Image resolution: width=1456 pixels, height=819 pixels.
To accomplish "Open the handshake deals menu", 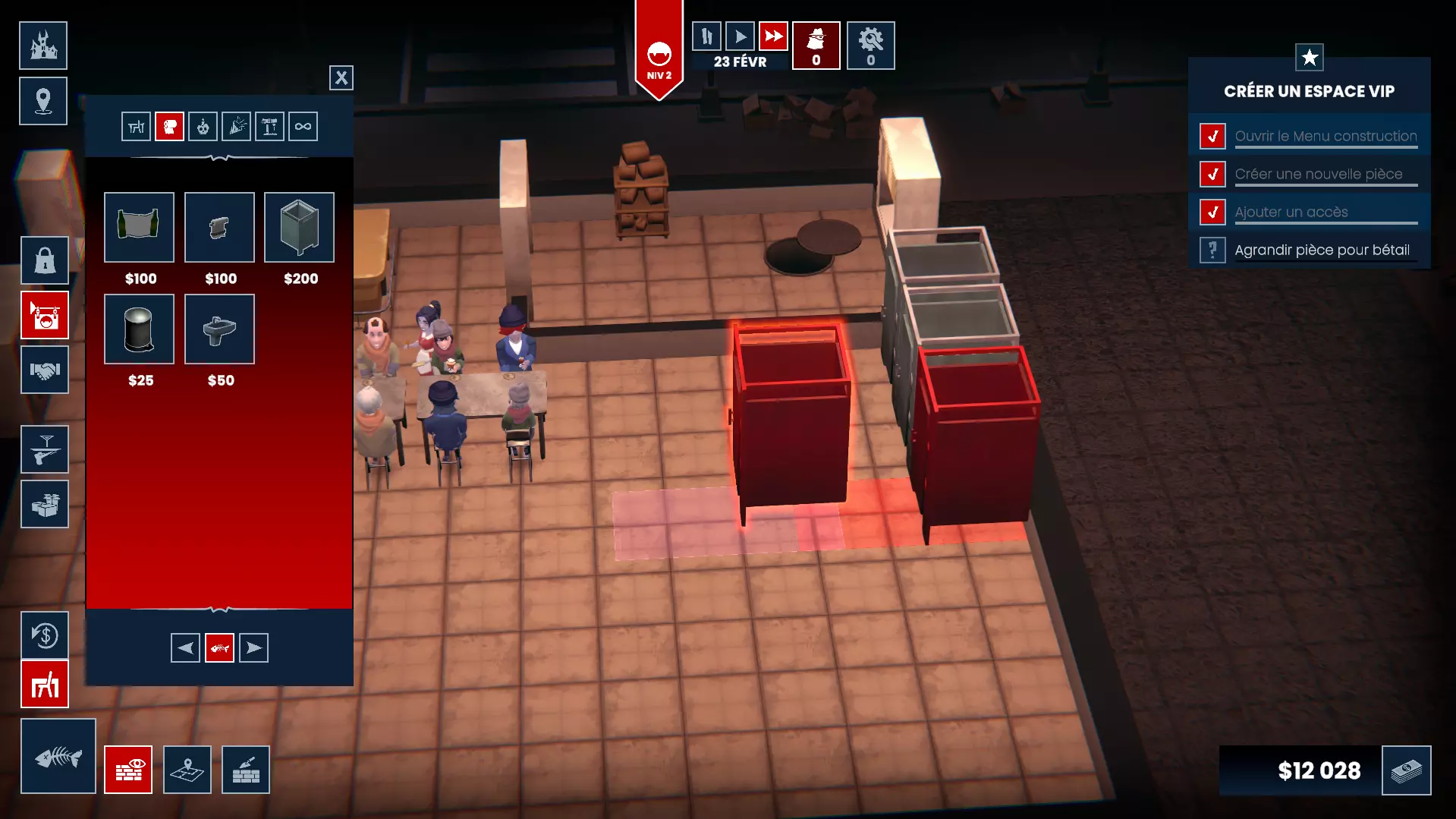I will point(45,370).
